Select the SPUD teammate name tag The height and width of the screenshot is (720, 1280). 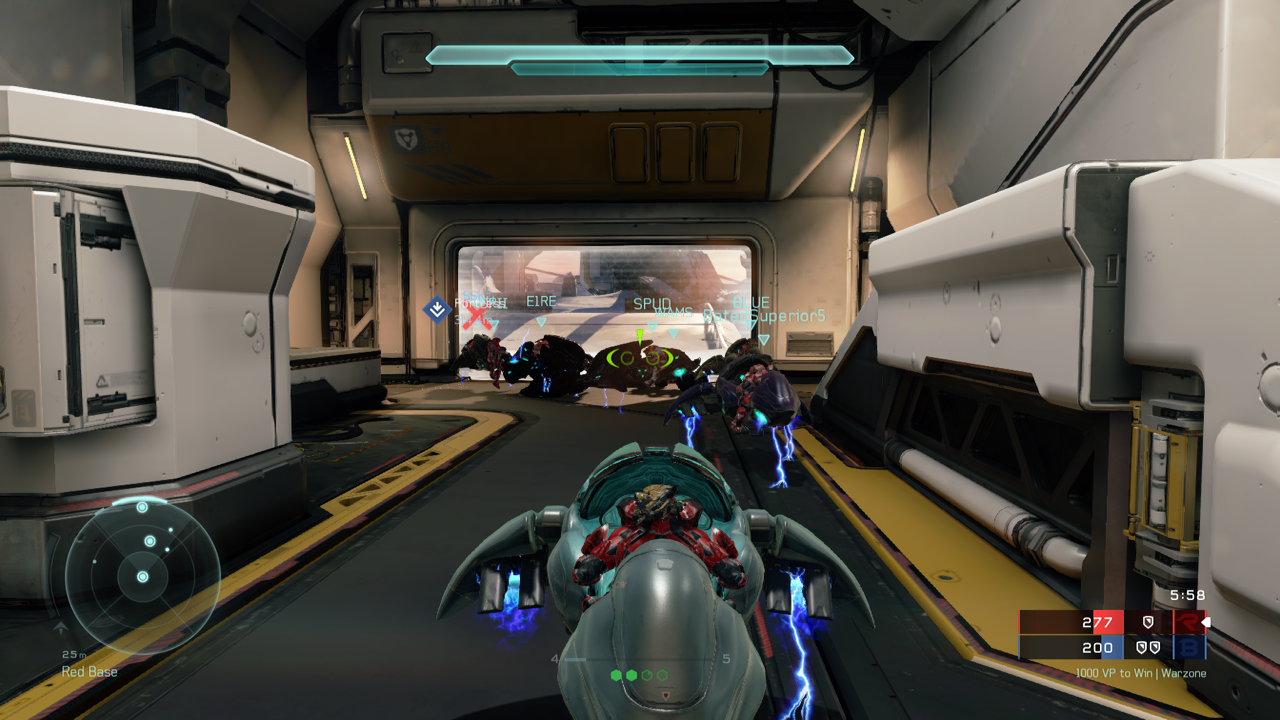[x=652, y=303]
